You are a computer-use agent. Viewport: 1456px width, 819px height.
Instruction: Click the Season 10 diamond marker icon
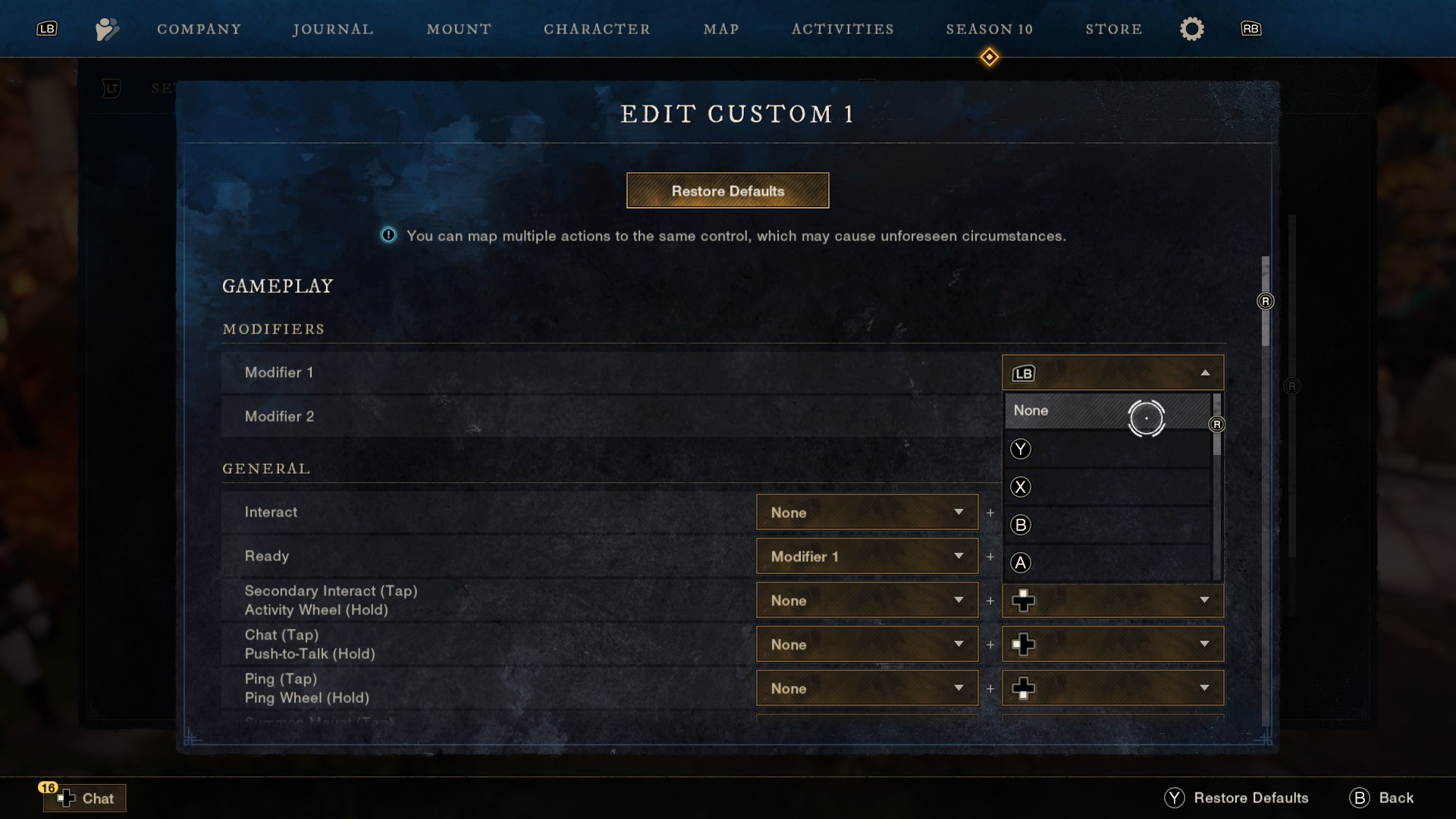pos(990,56)
